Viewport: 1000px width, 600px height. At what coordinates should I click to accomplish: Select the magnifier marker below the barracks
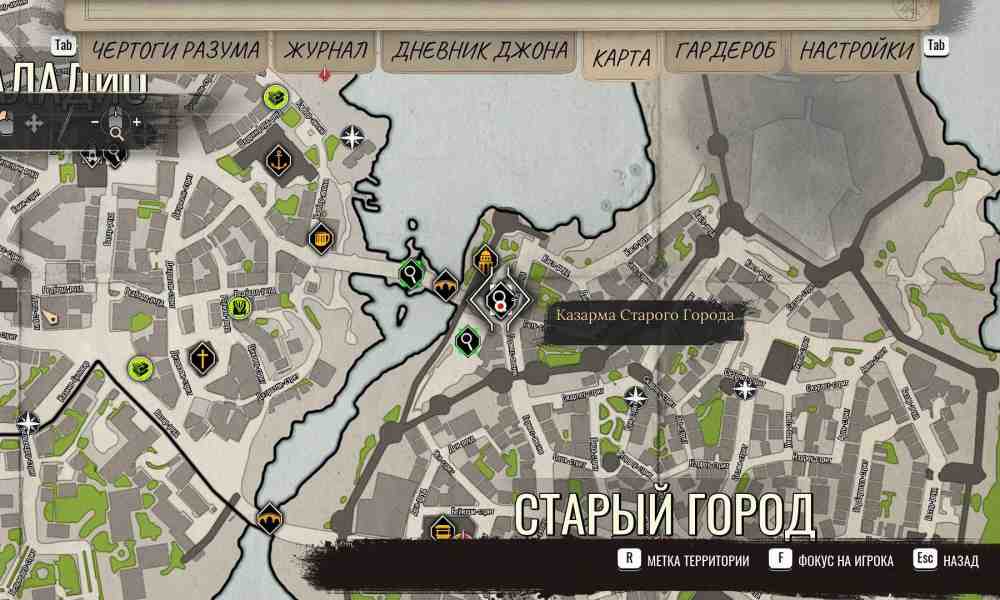coord(467,341)
